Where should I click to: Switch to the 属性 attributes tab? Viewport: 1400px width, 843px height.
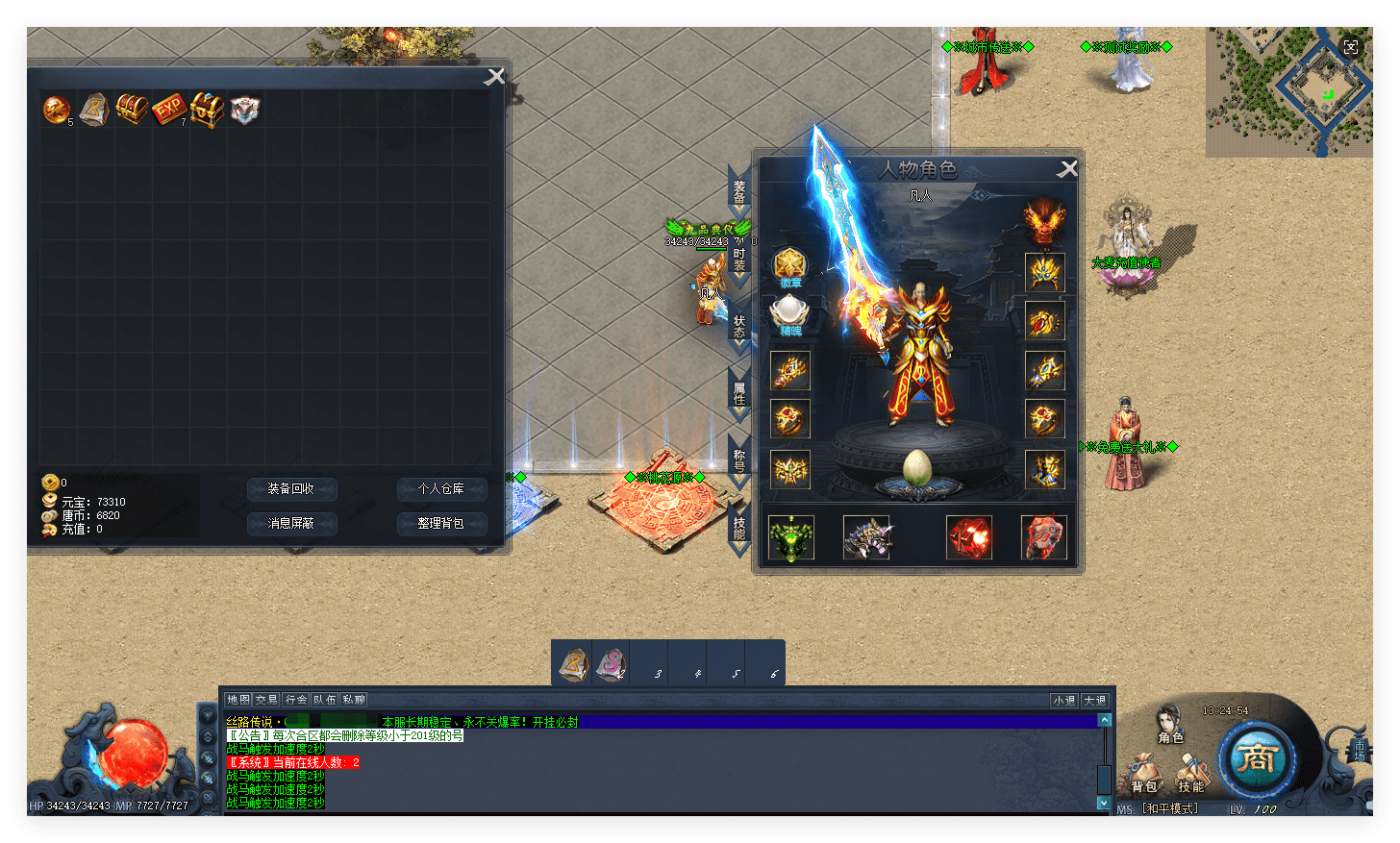pyautogui.click(x=738, y=393)
